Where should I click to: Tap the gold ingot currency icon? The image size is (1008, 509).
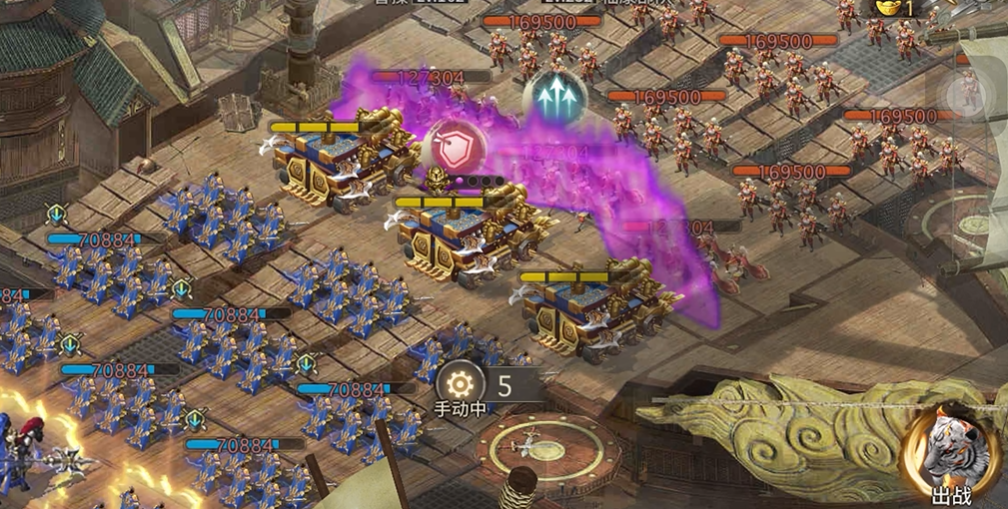(x=887, y=8)
